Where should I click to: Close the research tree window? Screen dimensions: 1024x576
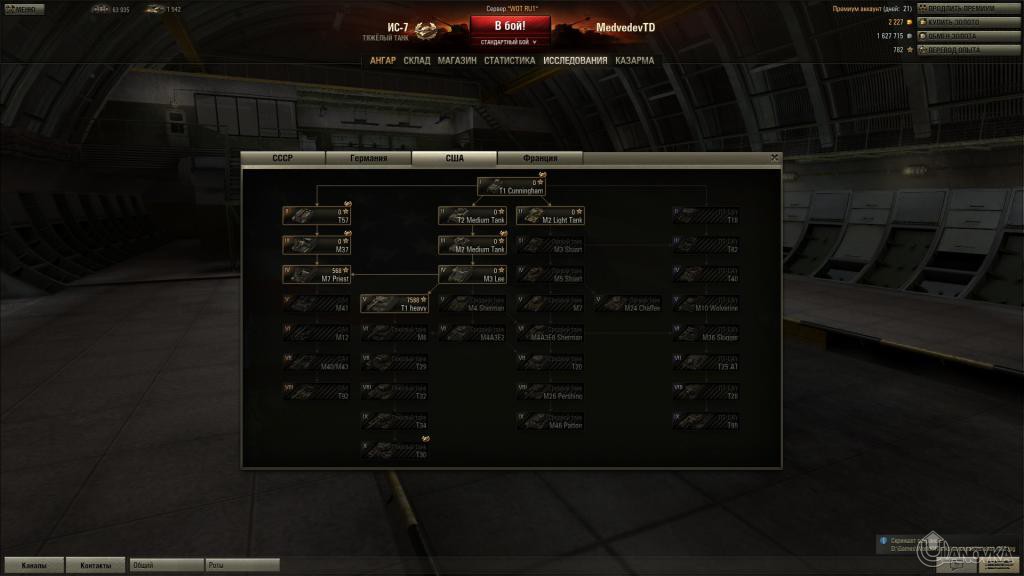[x=774, y=157]
